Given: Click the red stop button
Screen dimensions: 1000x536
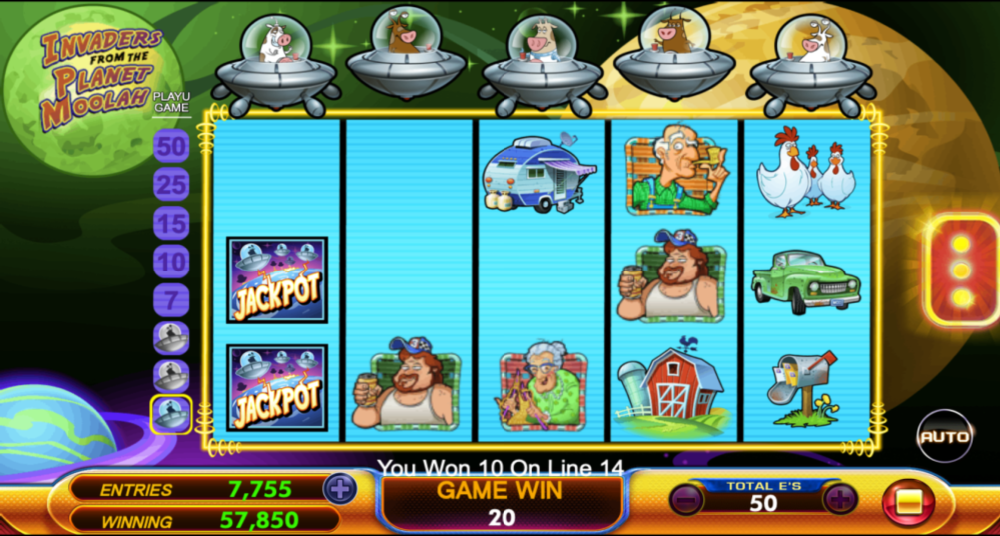Looking at the screenshot, I should click(x=908, y=502).
